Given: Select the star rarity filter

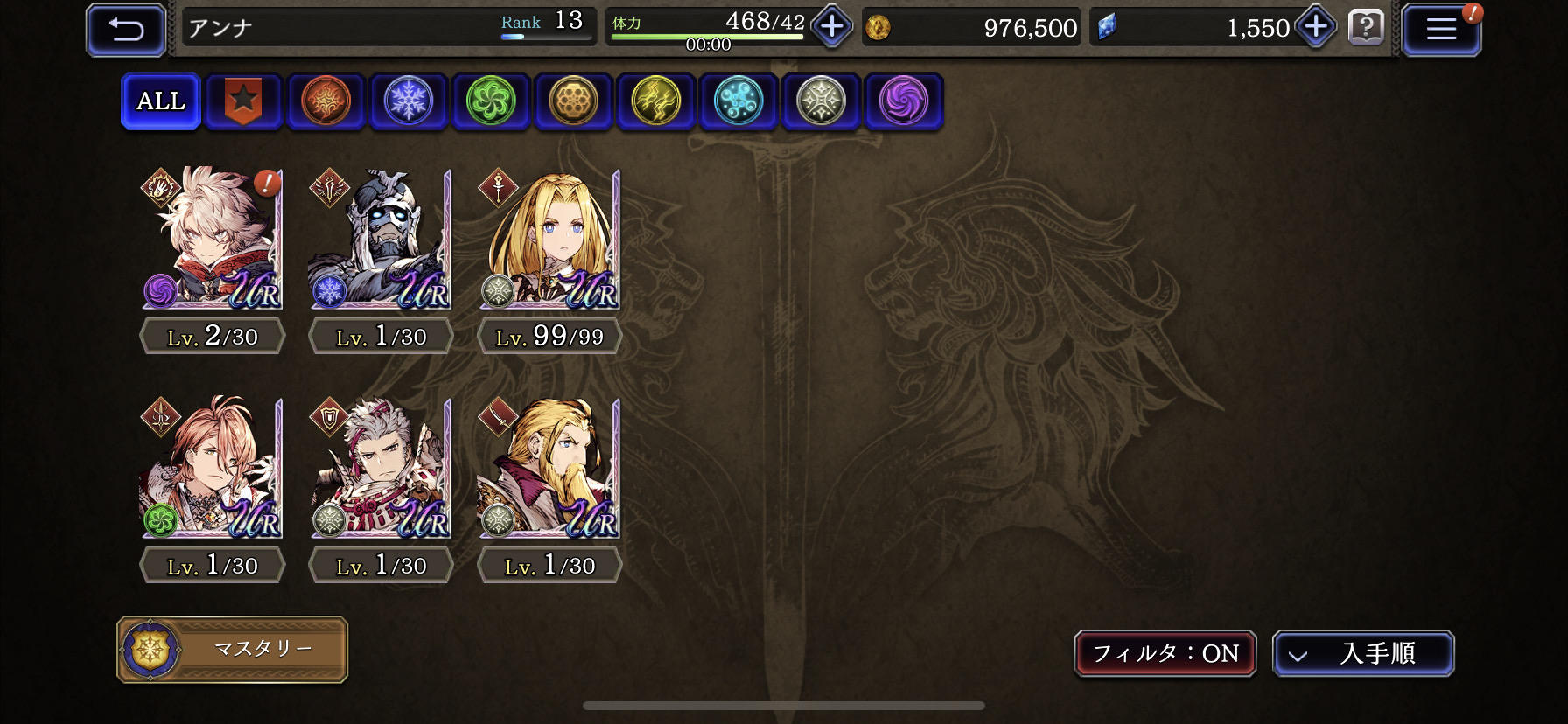Looking at the screenshot, I should pyautogui.click(x=242, y=101).
